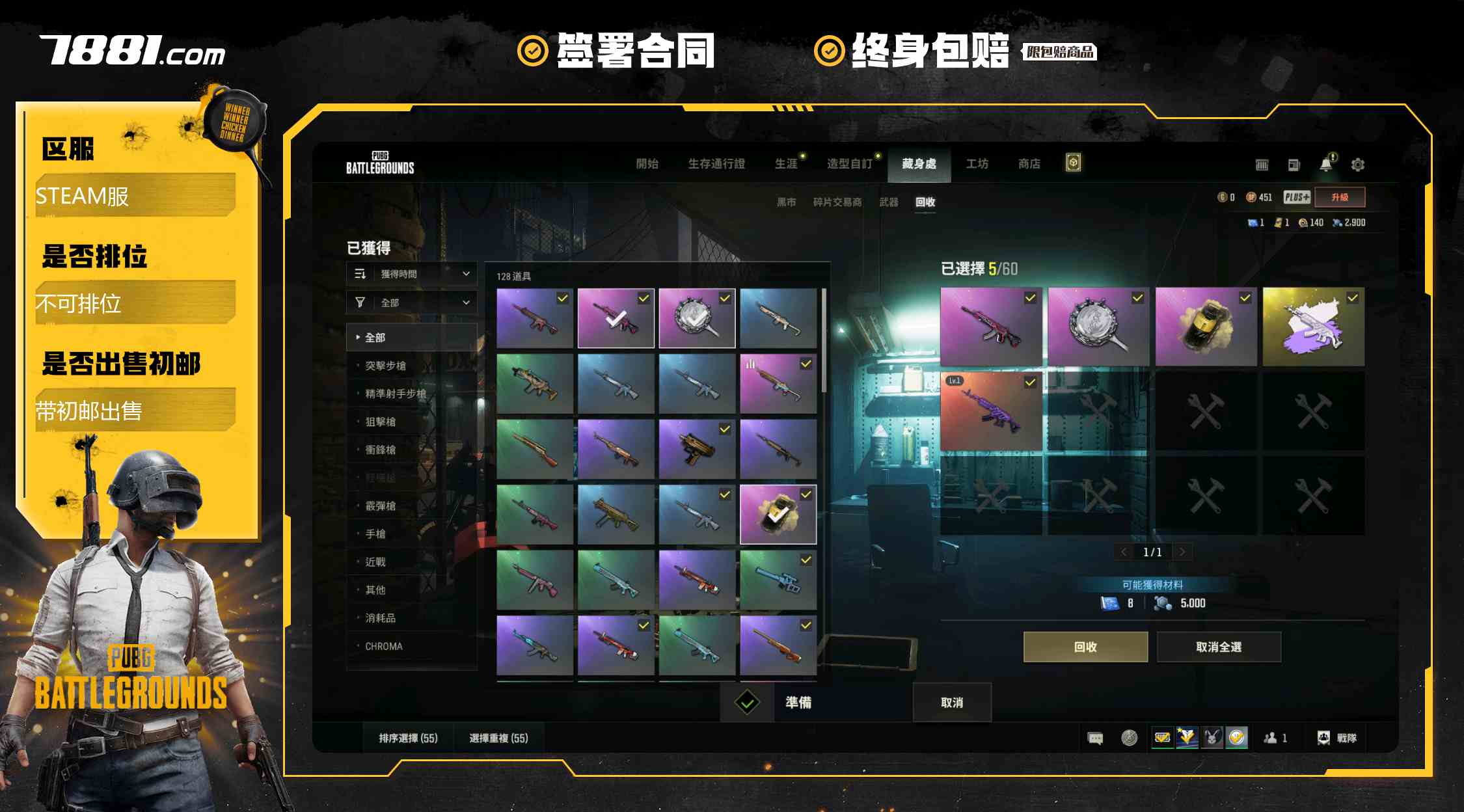Go to 造型自訂 customization tab
Image resolution: width=1464 pixels, height=812 pixels.
849,164
